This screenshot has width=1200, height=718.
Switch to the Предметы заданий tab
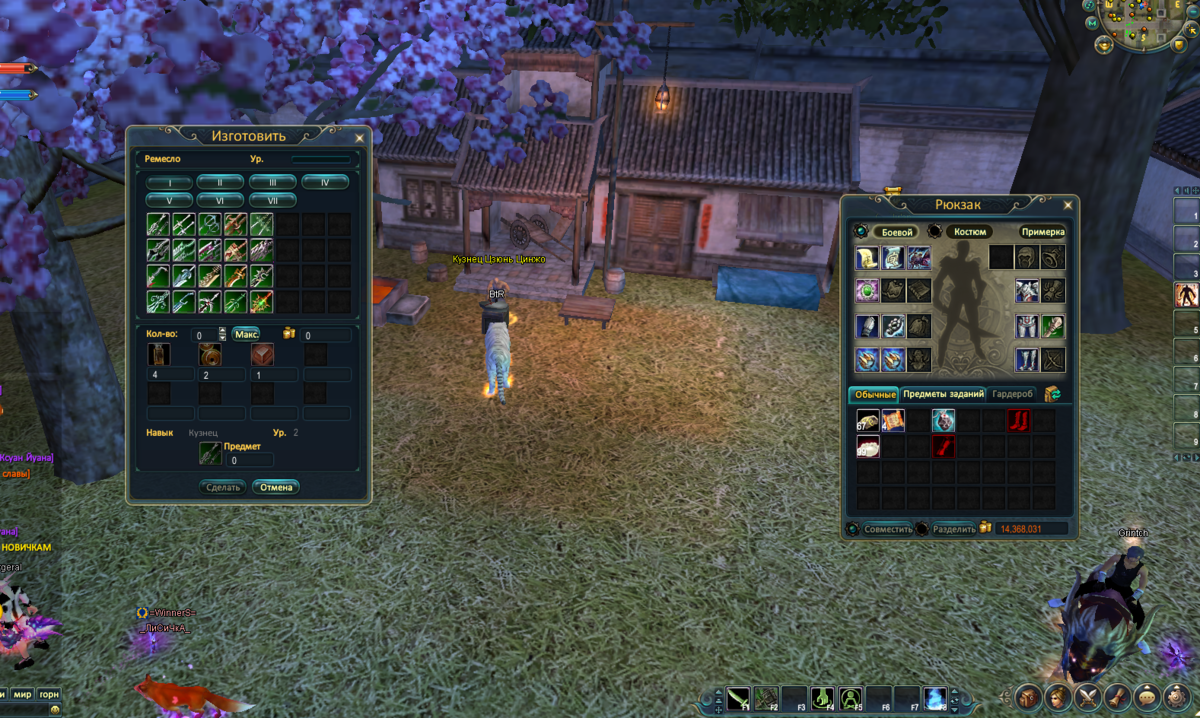[944, 394]
